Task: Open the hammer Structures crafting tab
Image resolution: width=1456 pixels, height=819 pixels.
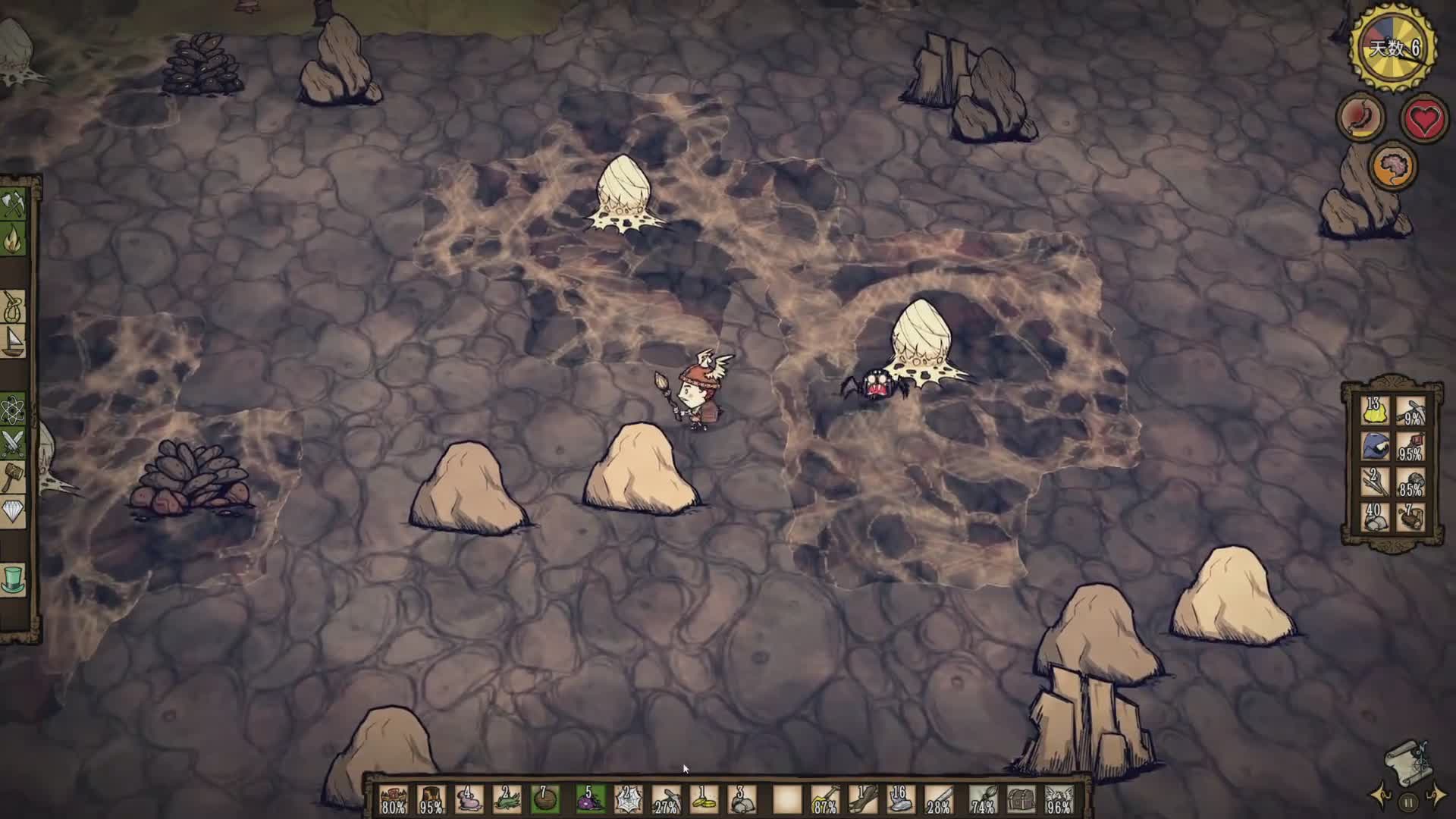Action: pyautogui.click(x=14, y=478)
